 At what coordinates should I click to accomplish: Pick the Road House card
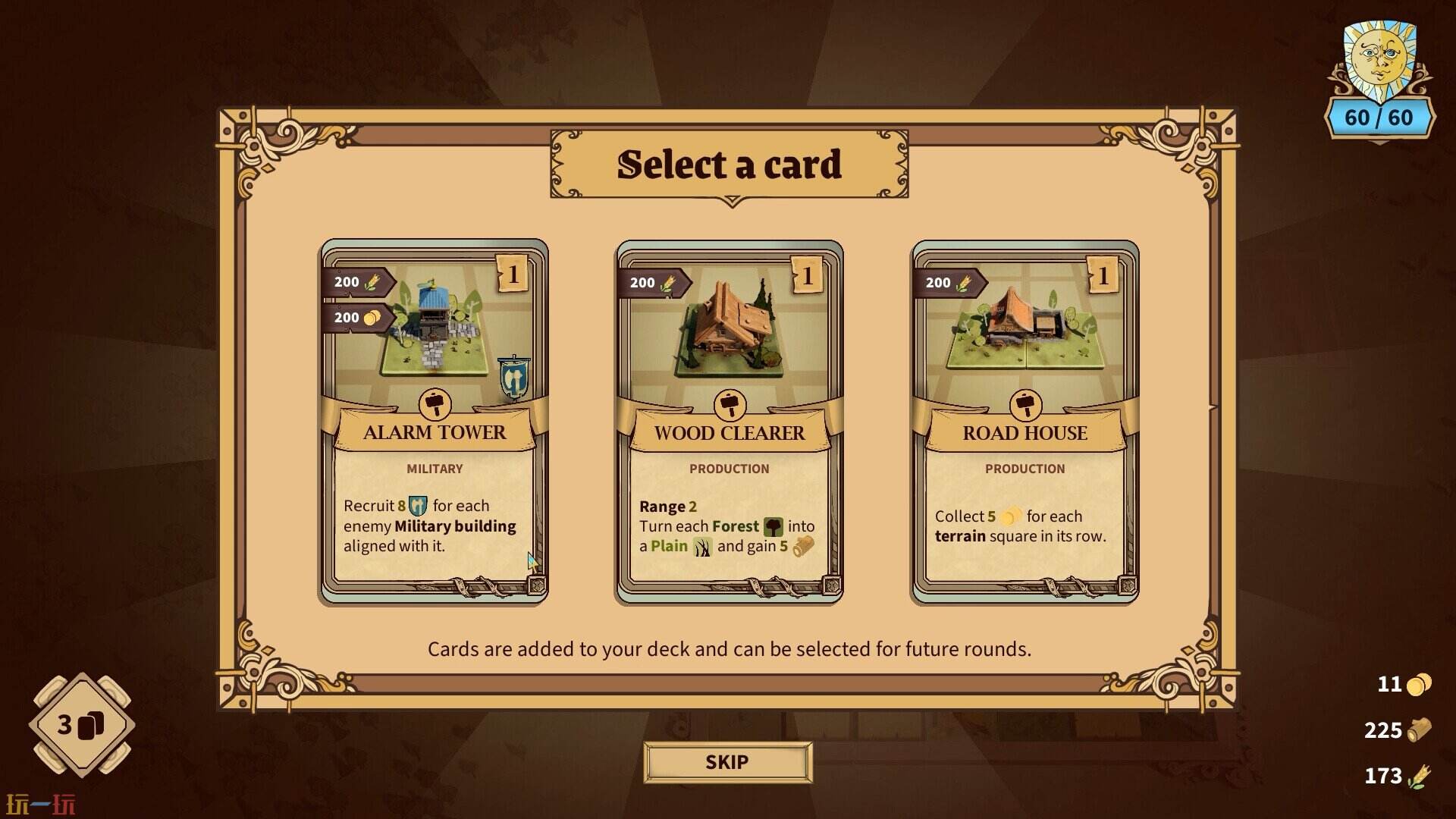tap(1025, 422)
